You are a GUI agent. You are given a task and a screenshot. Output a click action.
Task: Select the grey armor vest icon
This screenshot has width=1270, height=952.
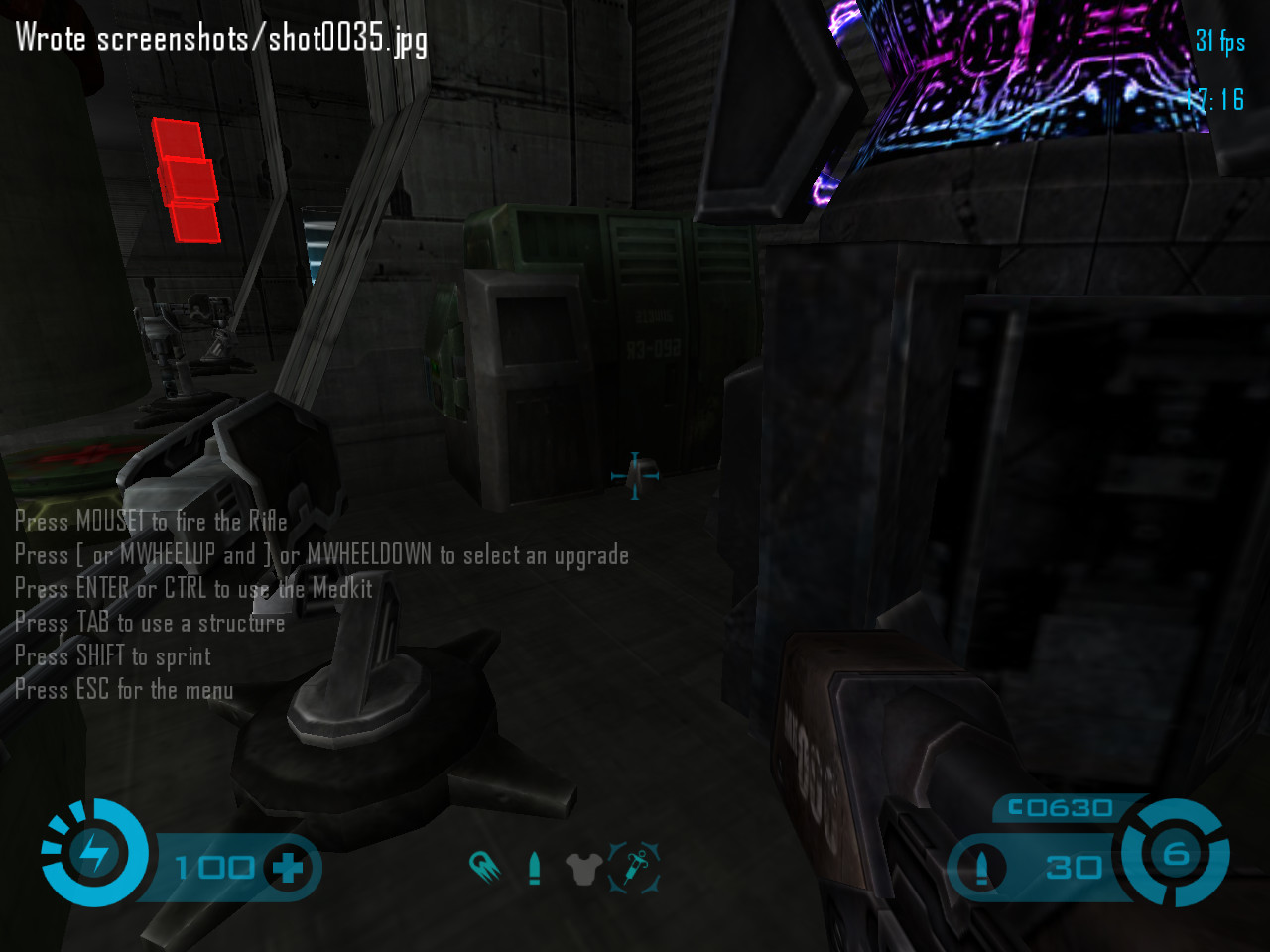click(583, 869)
